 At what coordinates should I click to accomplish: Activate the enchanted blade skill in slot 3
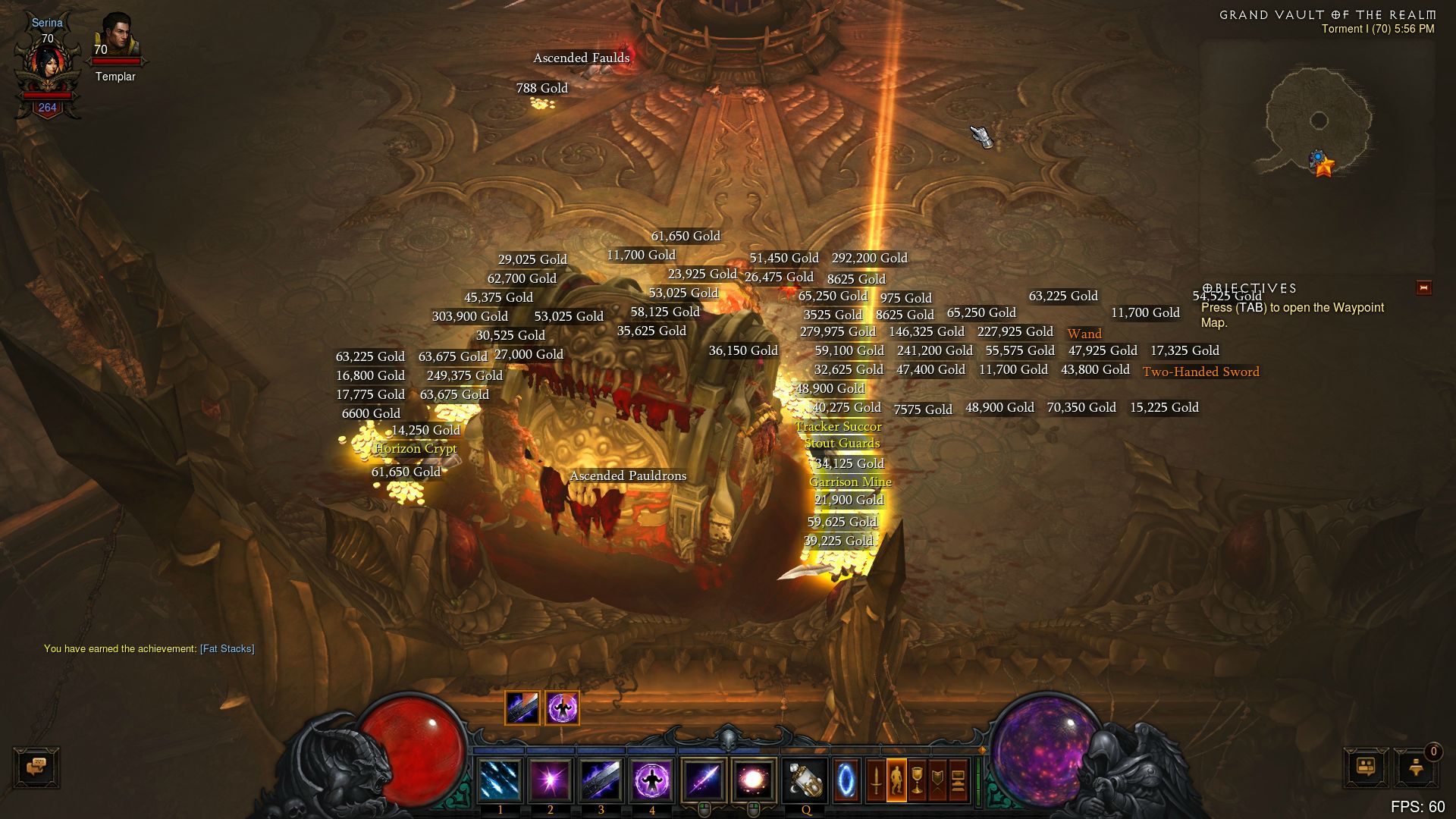pos(601,780)
